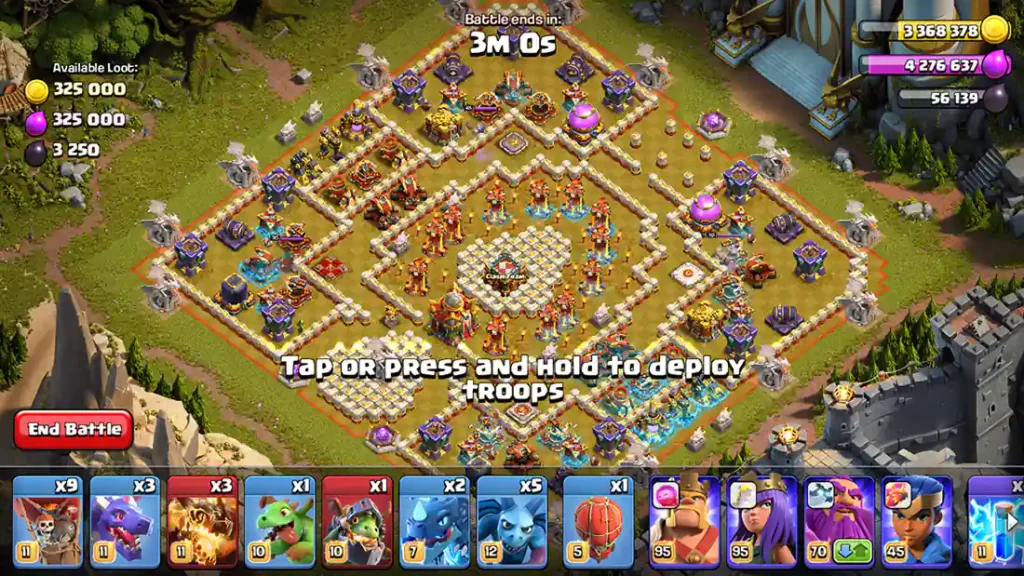Select the red blimp siege machine card

pos(598,520)
